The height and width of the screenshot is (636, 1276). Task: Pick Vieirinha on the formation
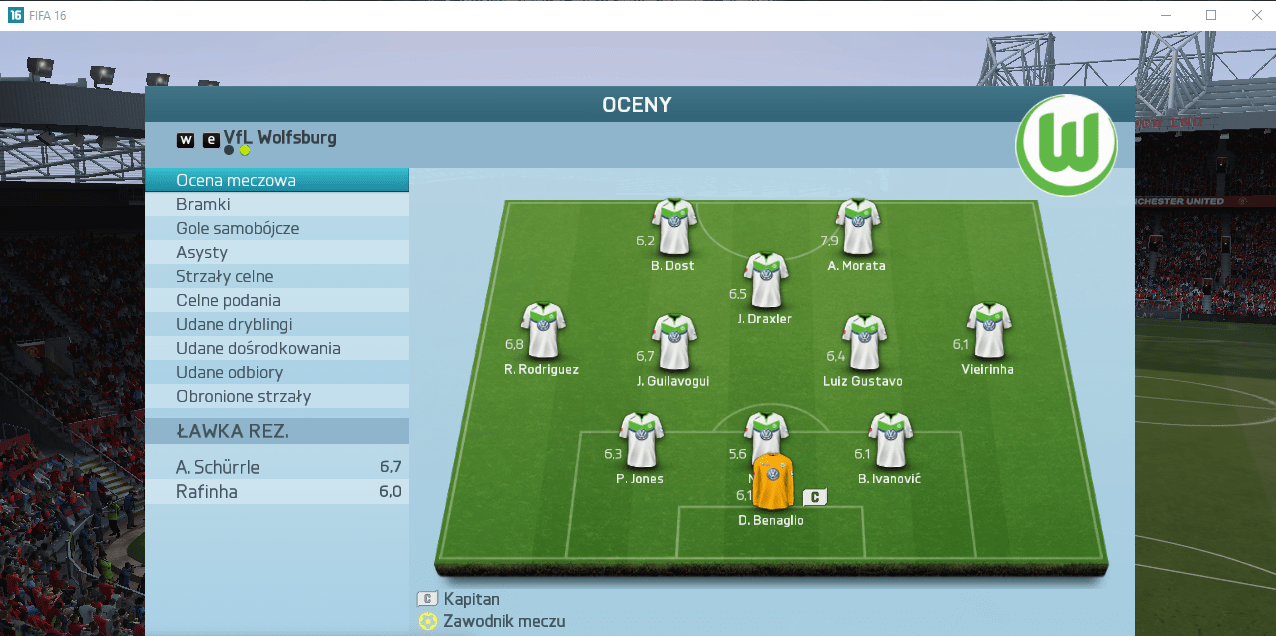click(989, 331)
